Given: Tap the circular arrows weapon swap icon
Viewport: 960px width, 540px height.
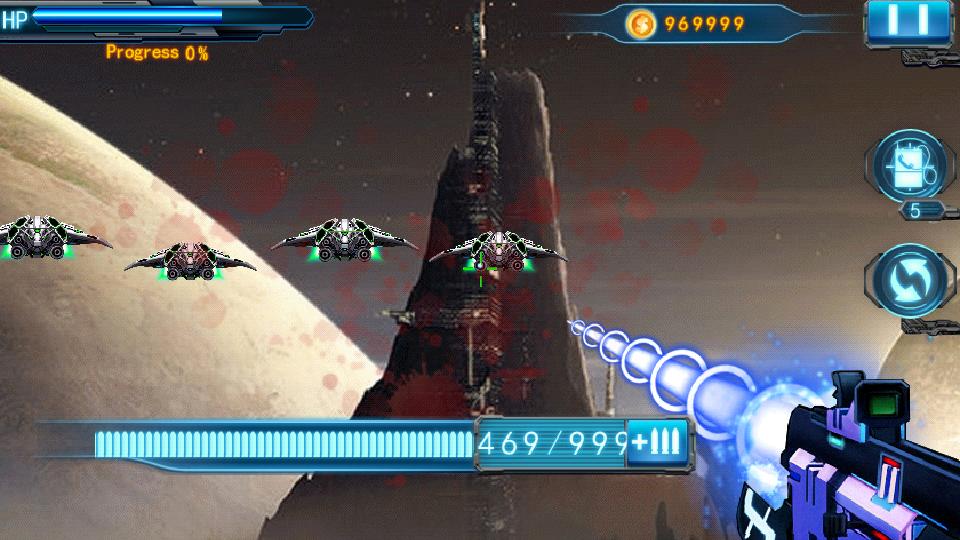Looking at the screenshot, I should pyautogui.click(x=910, y=281).
